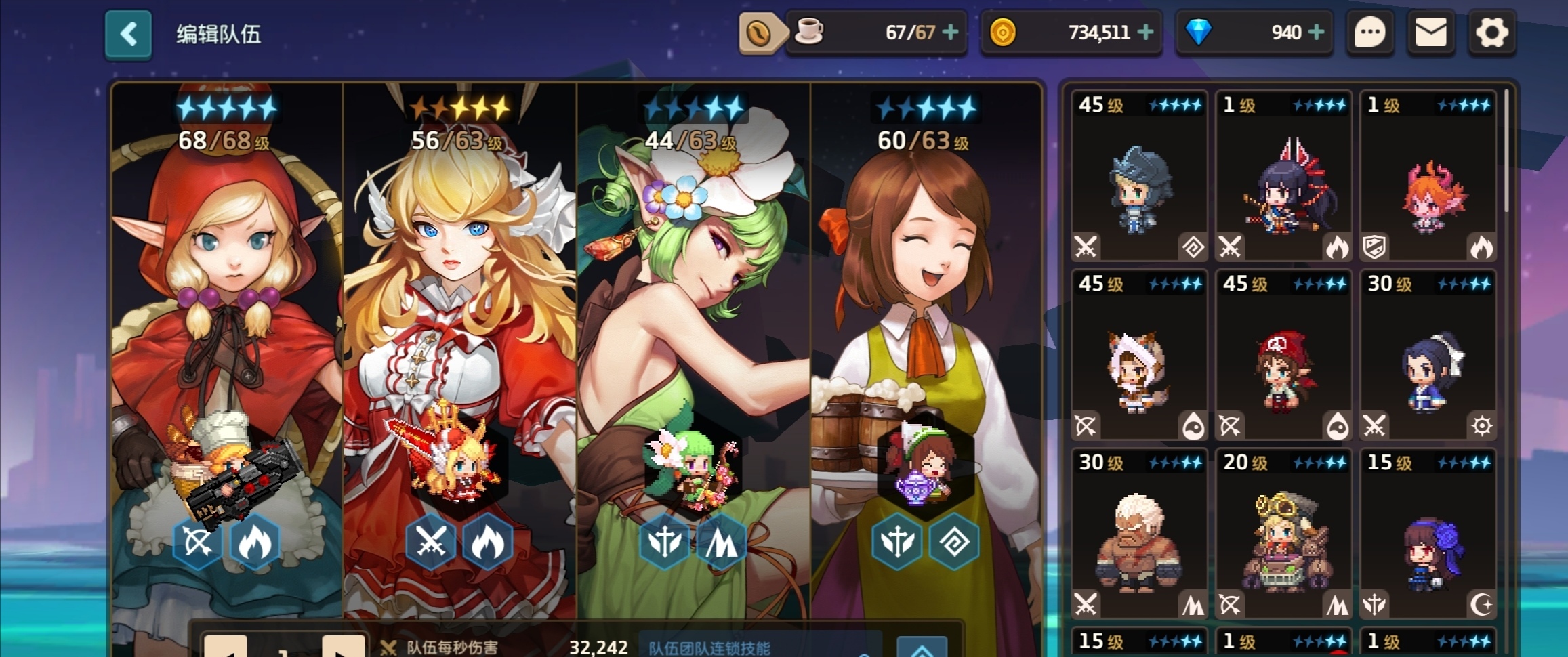Select the level 15 blue-rose girl
The height and width of the screenshot is (657, 1568).
point(1428,534)
